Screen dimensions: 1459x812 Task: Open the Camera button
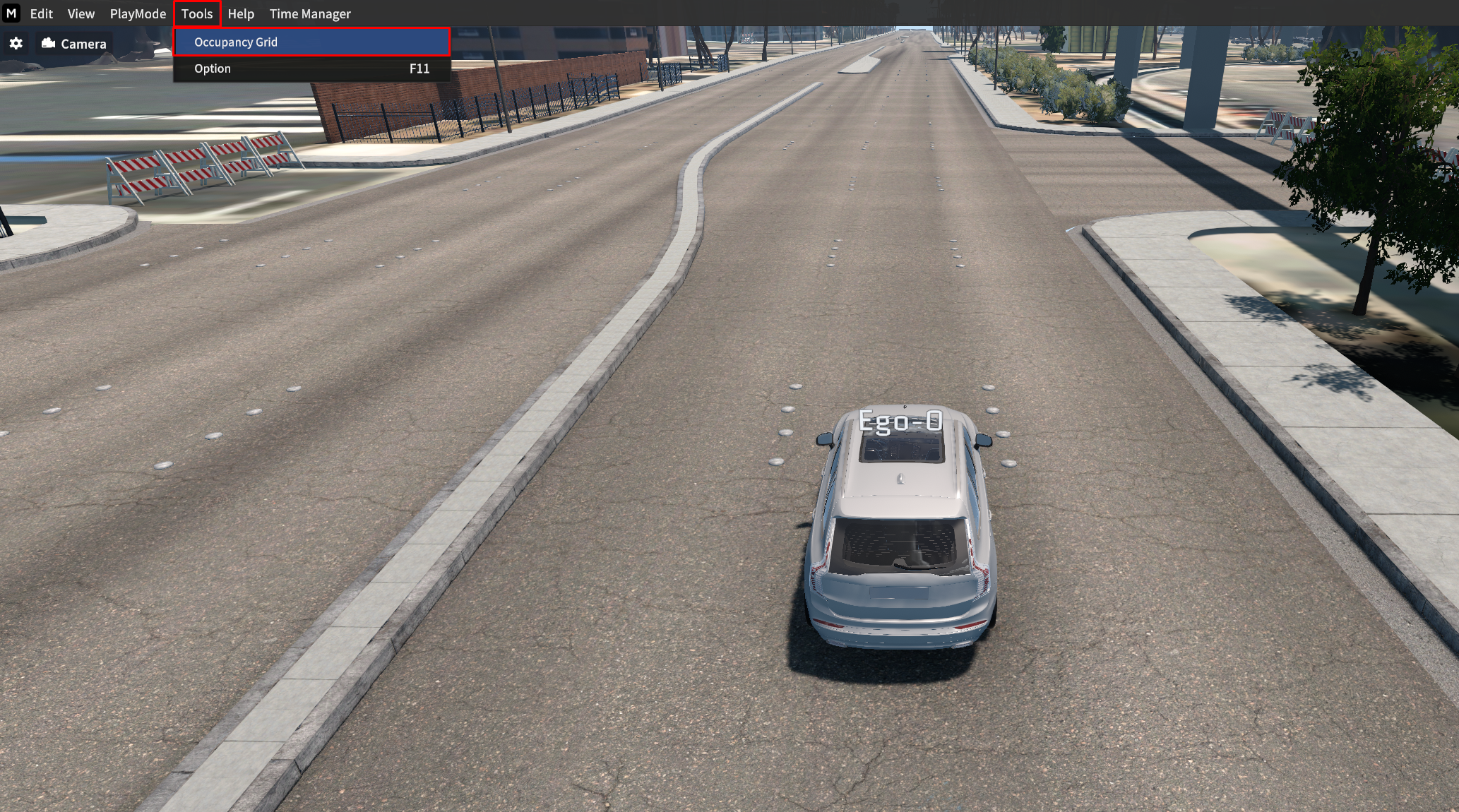[x=74, y=44]
